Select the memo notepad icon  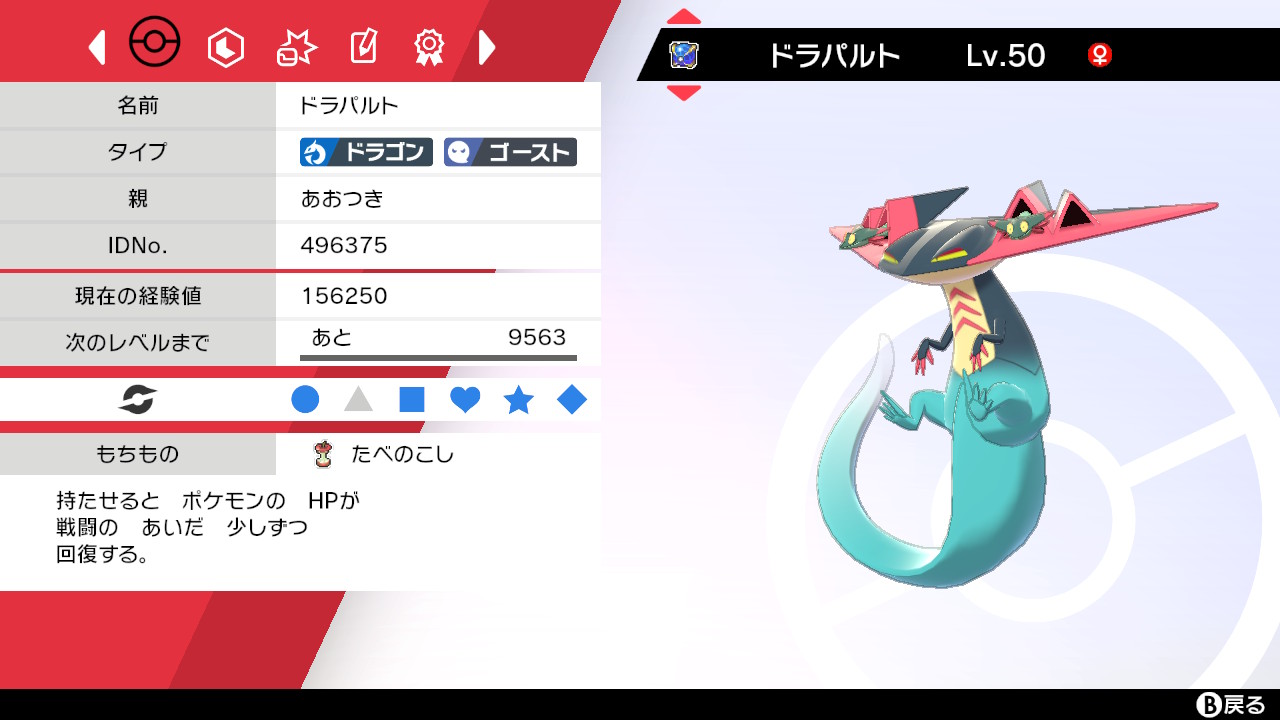click(362, 46)
